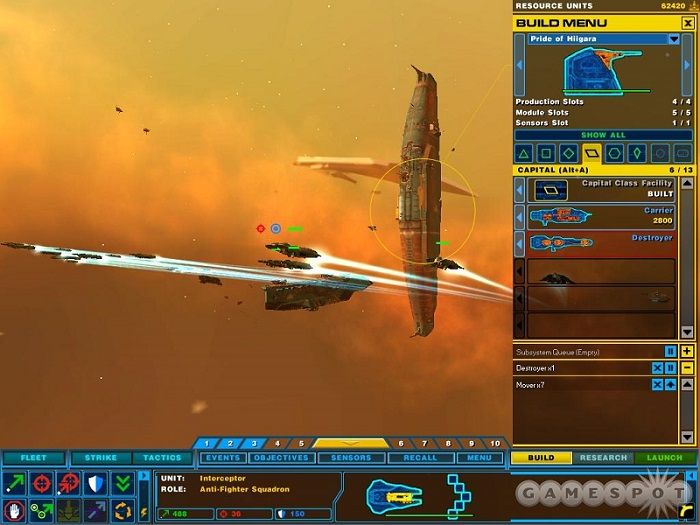This screenshot has width=700, height=525.
Task: Click the Show All button
Action: coord(603,135)
